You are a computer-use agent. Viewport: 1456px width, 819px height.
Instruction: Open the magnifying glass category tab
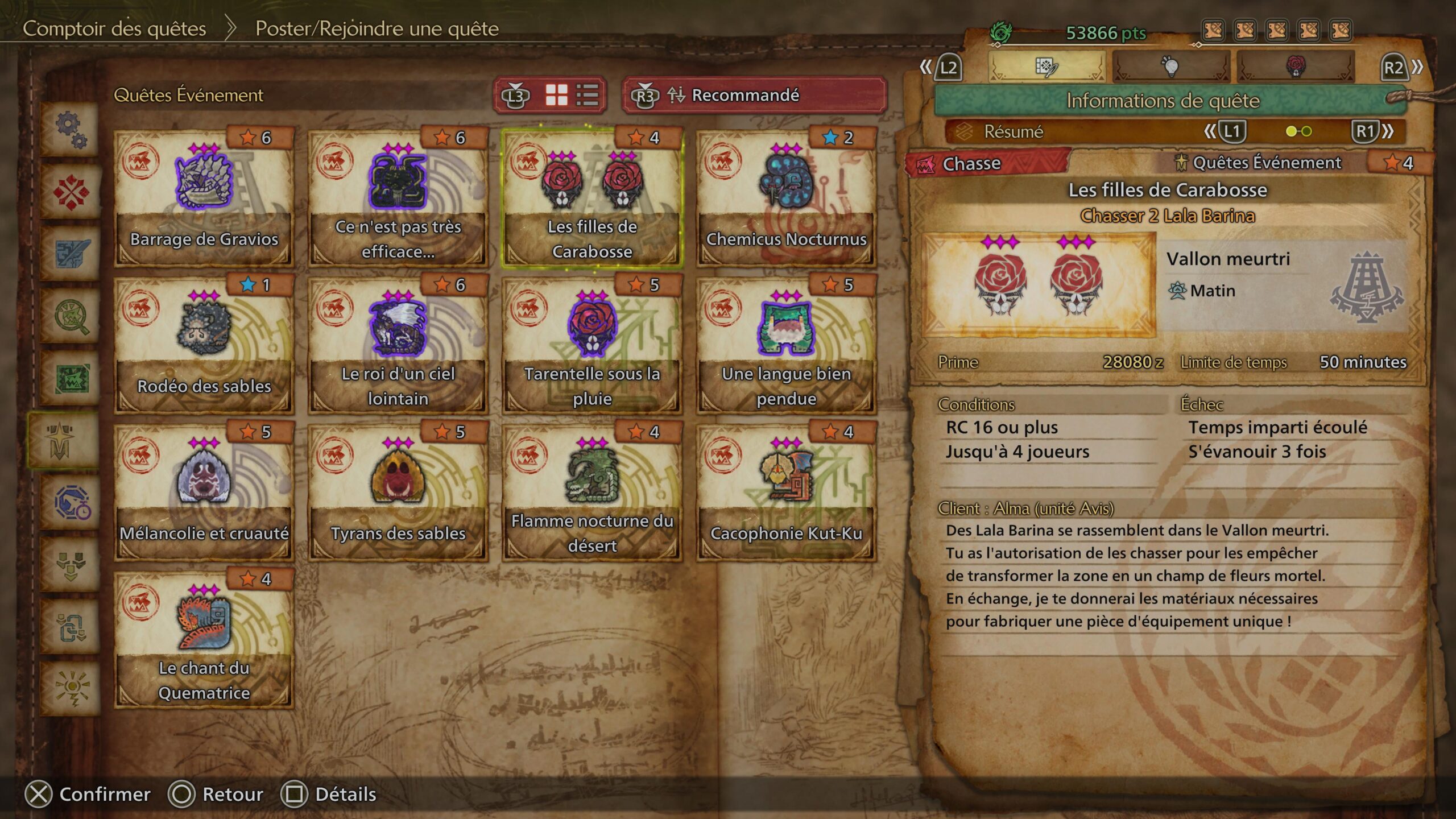tap(71, 316)
